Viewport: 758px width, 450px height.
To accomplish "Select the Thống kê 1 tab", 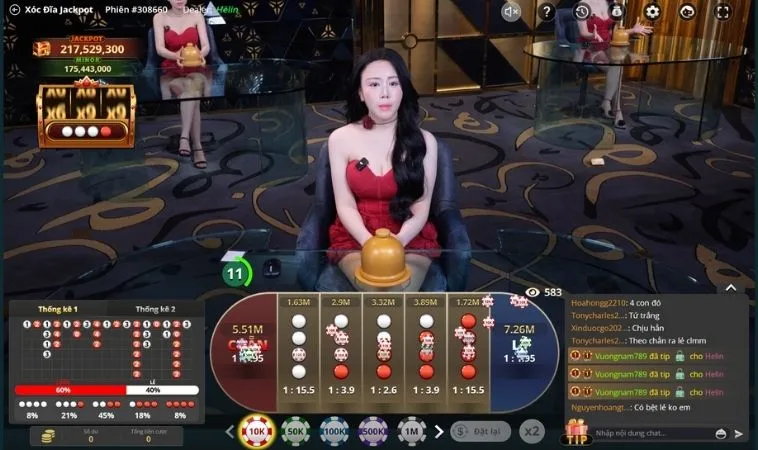I will coord(58,309).
